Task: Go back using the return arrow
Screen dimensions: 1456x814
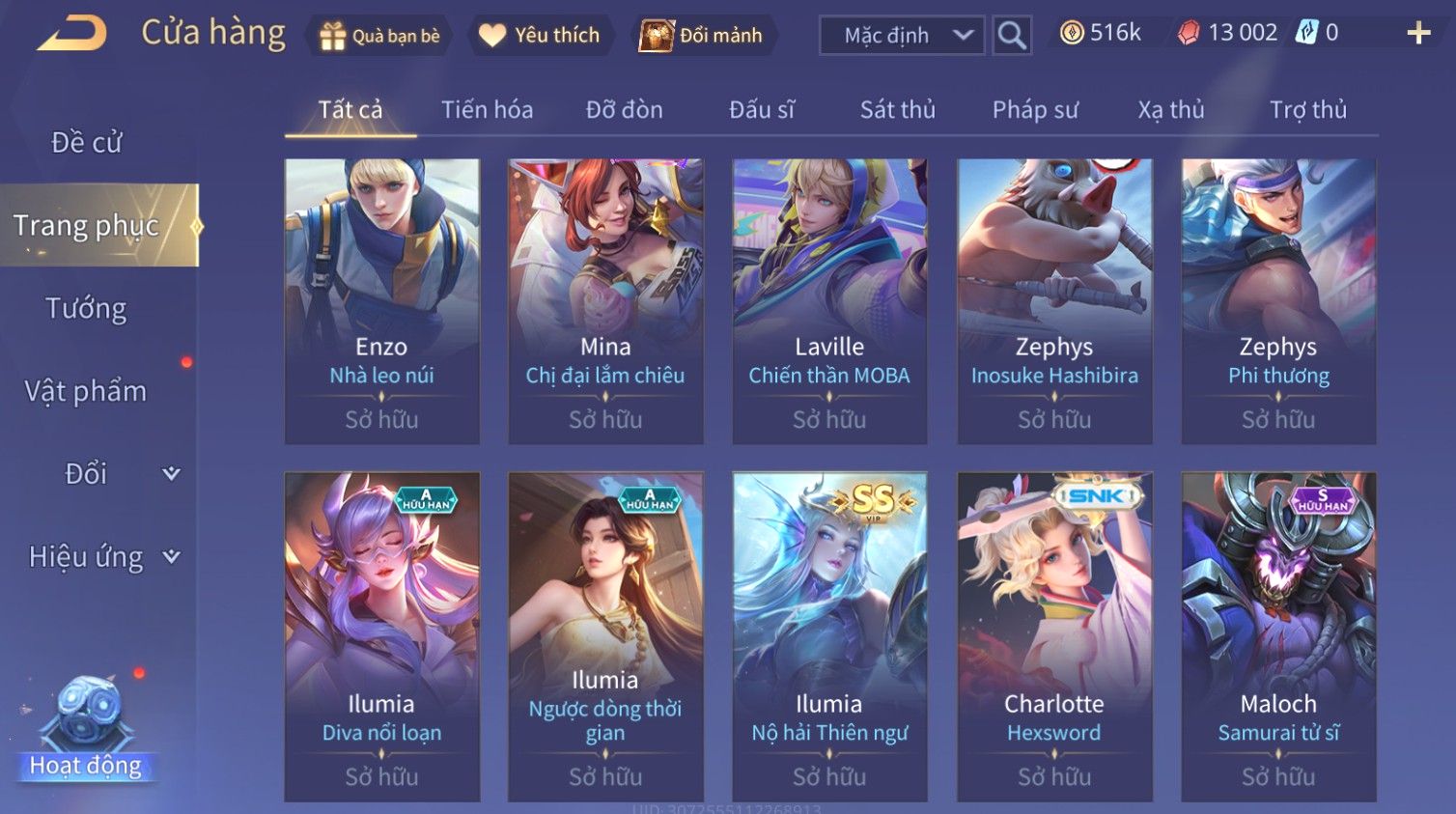Action: pyautogui.click(x=72, y=34)
